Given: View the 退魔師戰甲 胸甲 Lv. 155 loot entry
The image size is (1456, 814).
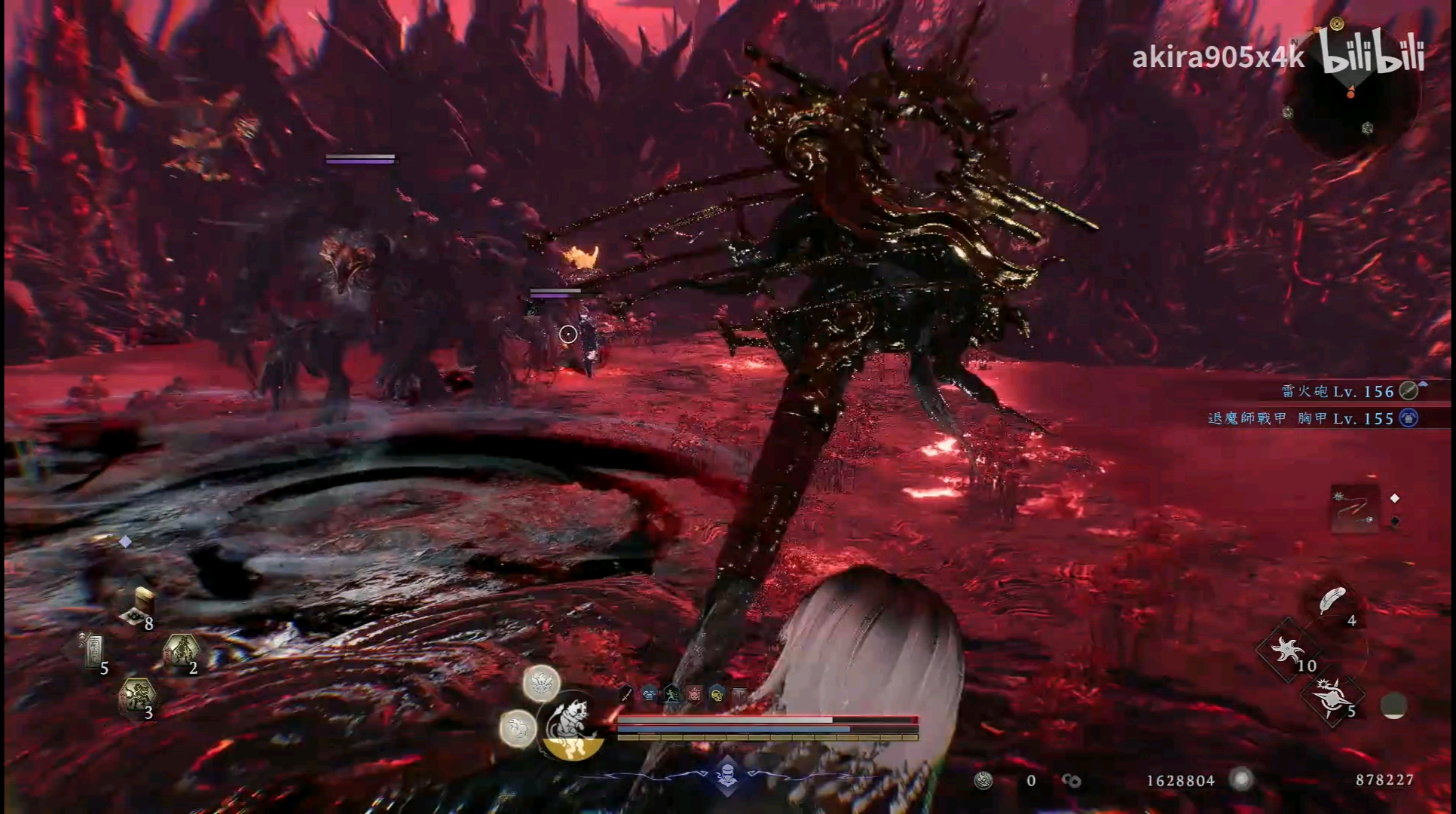Looking at the screenshot, I should (1302, 418).
